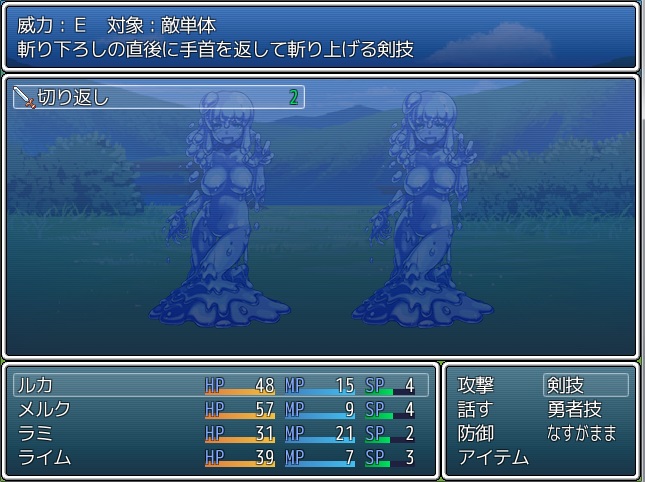Select the 切り返し sword skill
The width and height of the screenshot is (645, 482).
158,98
